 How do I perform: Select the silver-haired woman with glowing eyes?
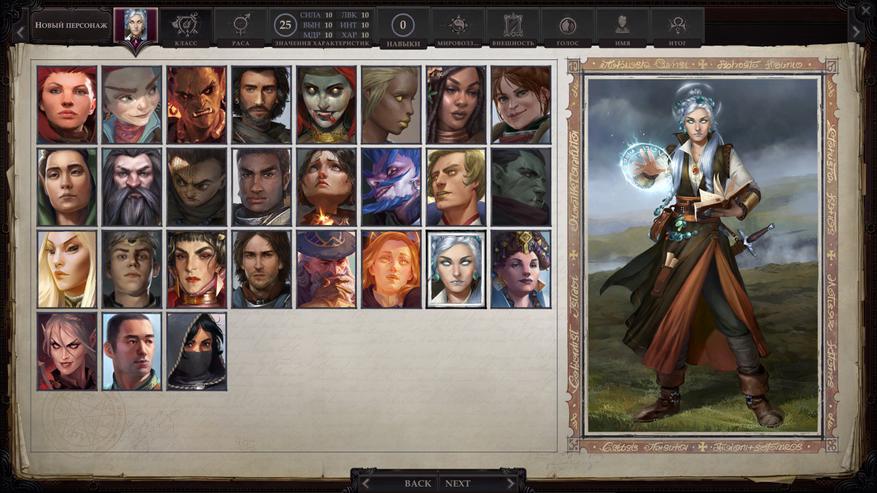tap(457, 269)
